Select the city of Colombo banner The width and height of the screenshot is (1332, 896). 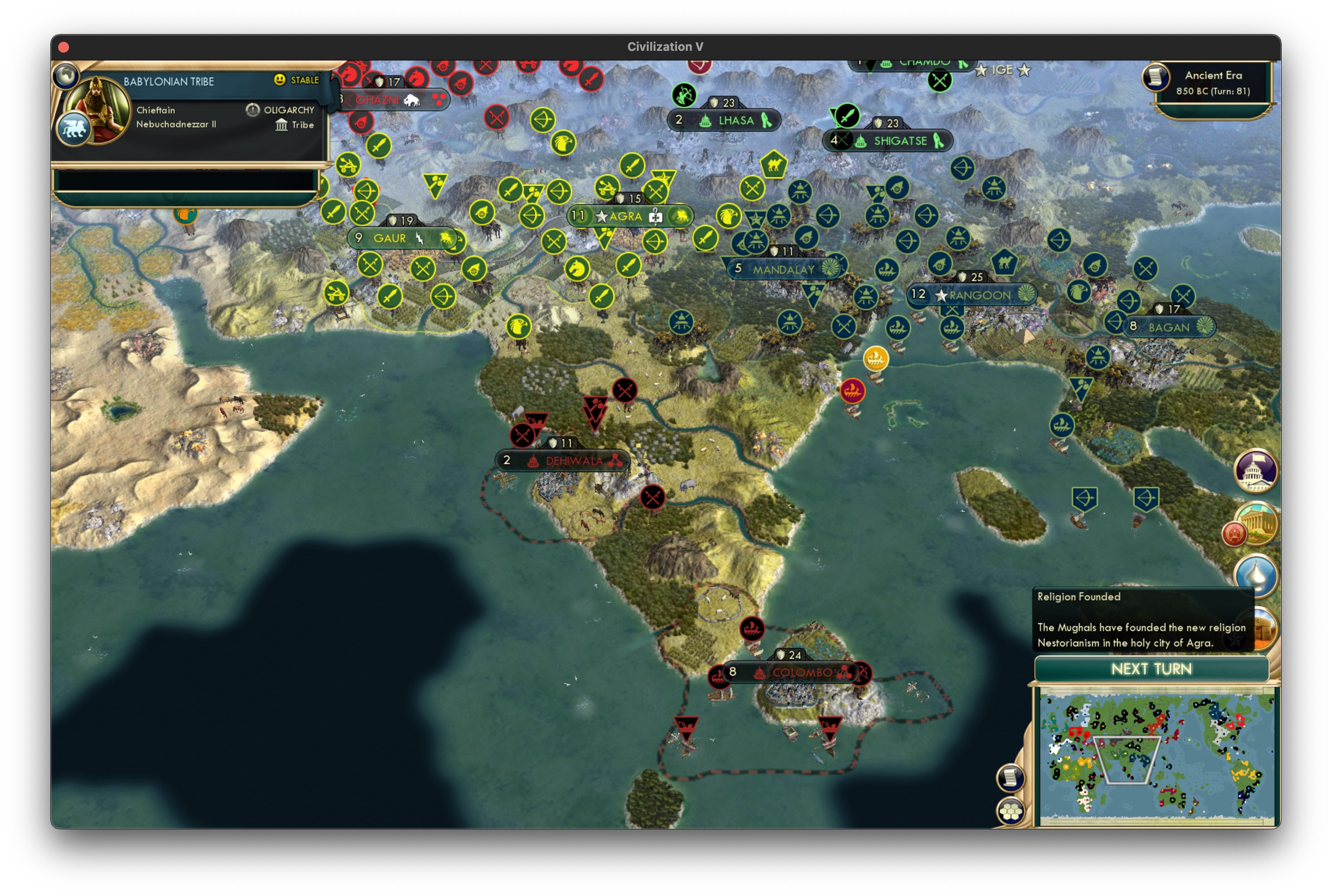800,673
